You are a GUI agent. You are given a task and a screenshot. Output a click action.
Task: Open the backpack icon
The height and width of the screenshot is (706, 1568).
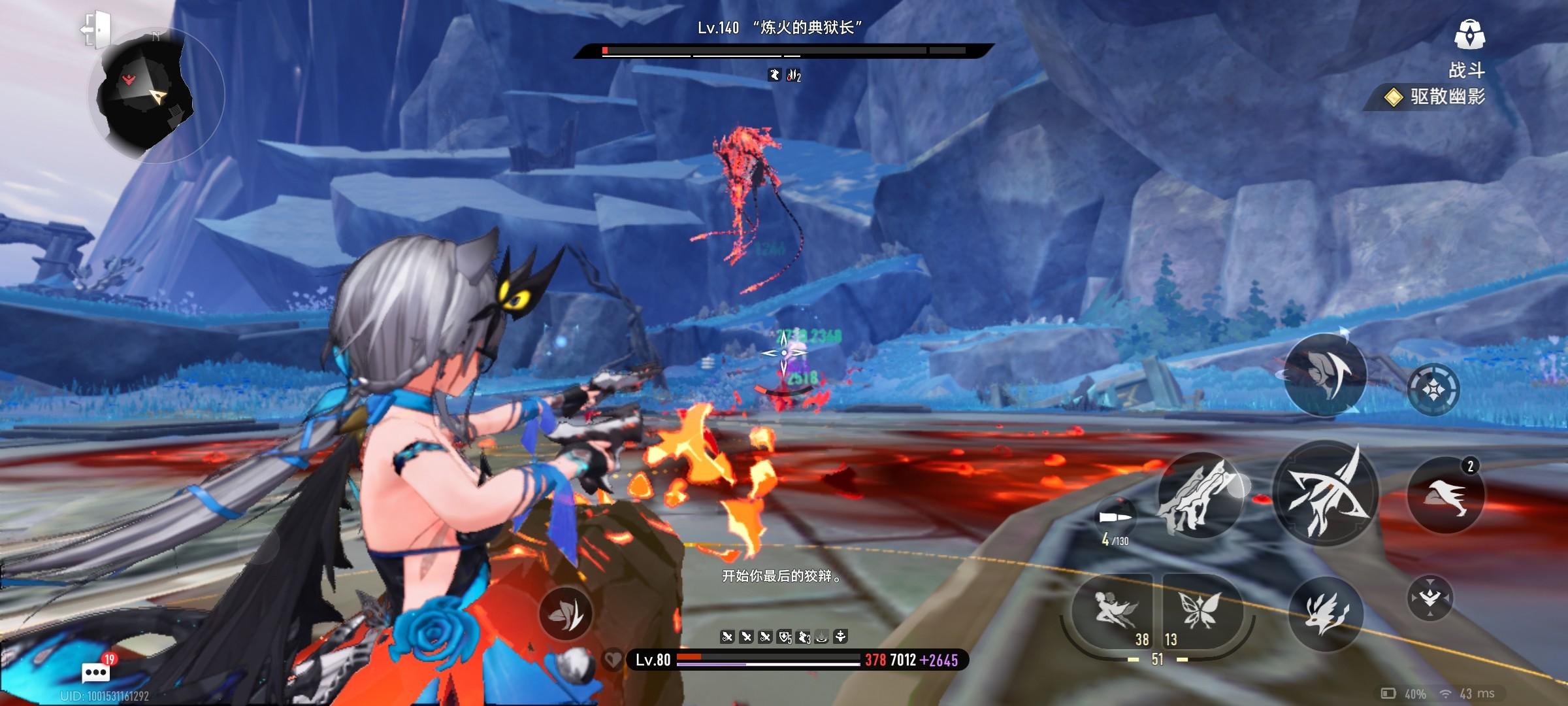pyautogui.click(x=1469, y=35)
